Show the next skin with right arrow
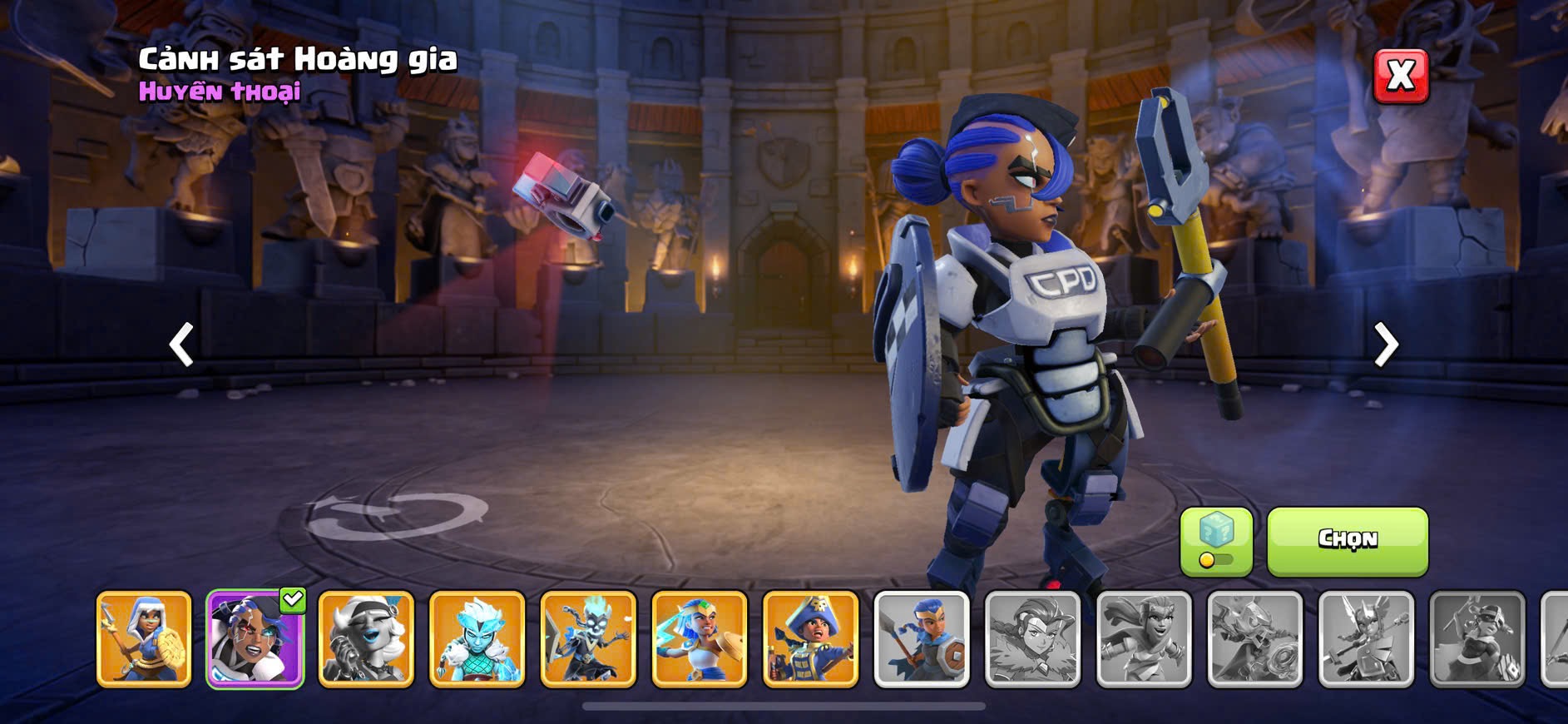 (1386, 345)
